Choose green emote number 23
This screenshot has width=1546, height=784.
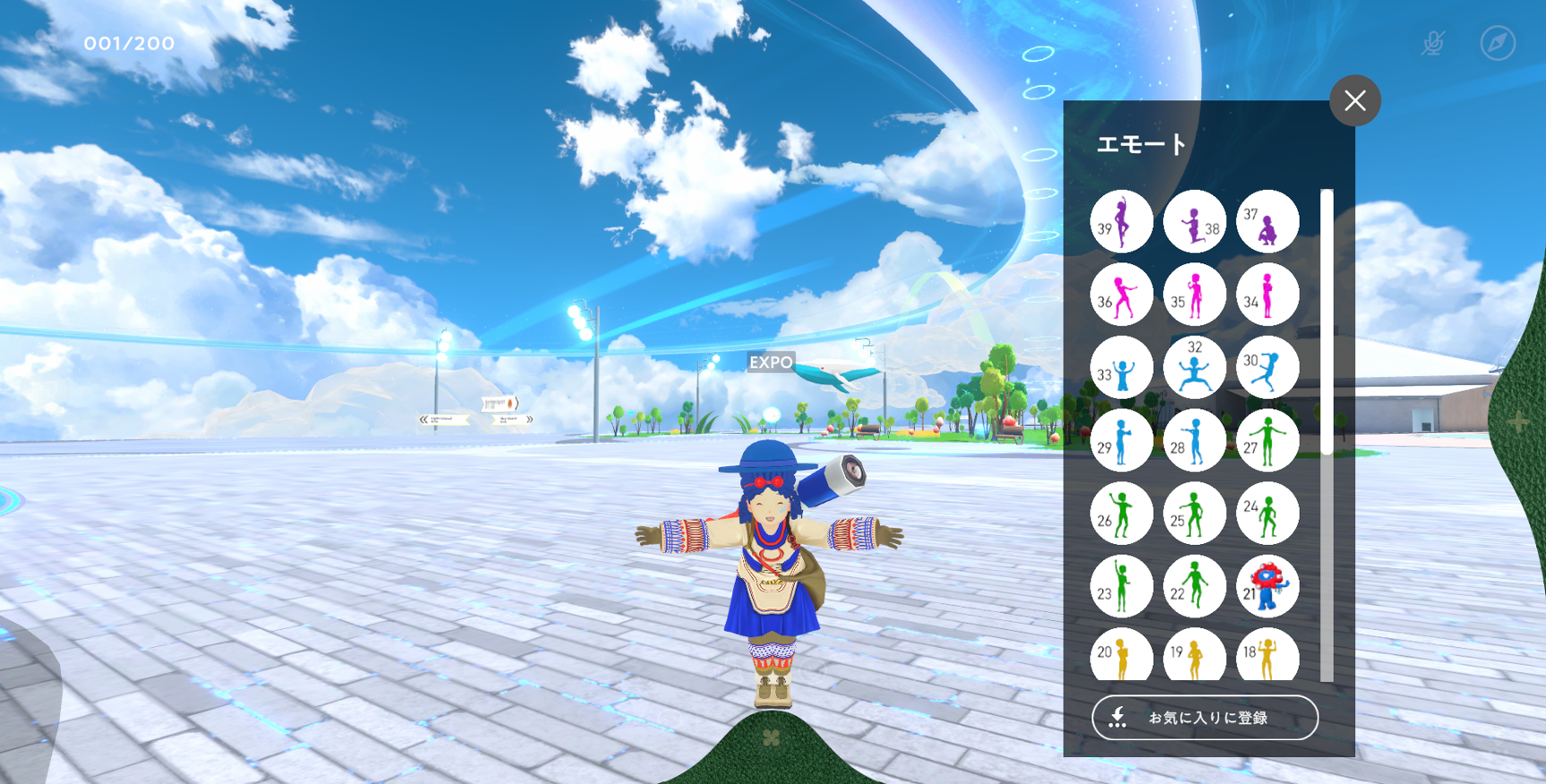(x=1121, y=586)
